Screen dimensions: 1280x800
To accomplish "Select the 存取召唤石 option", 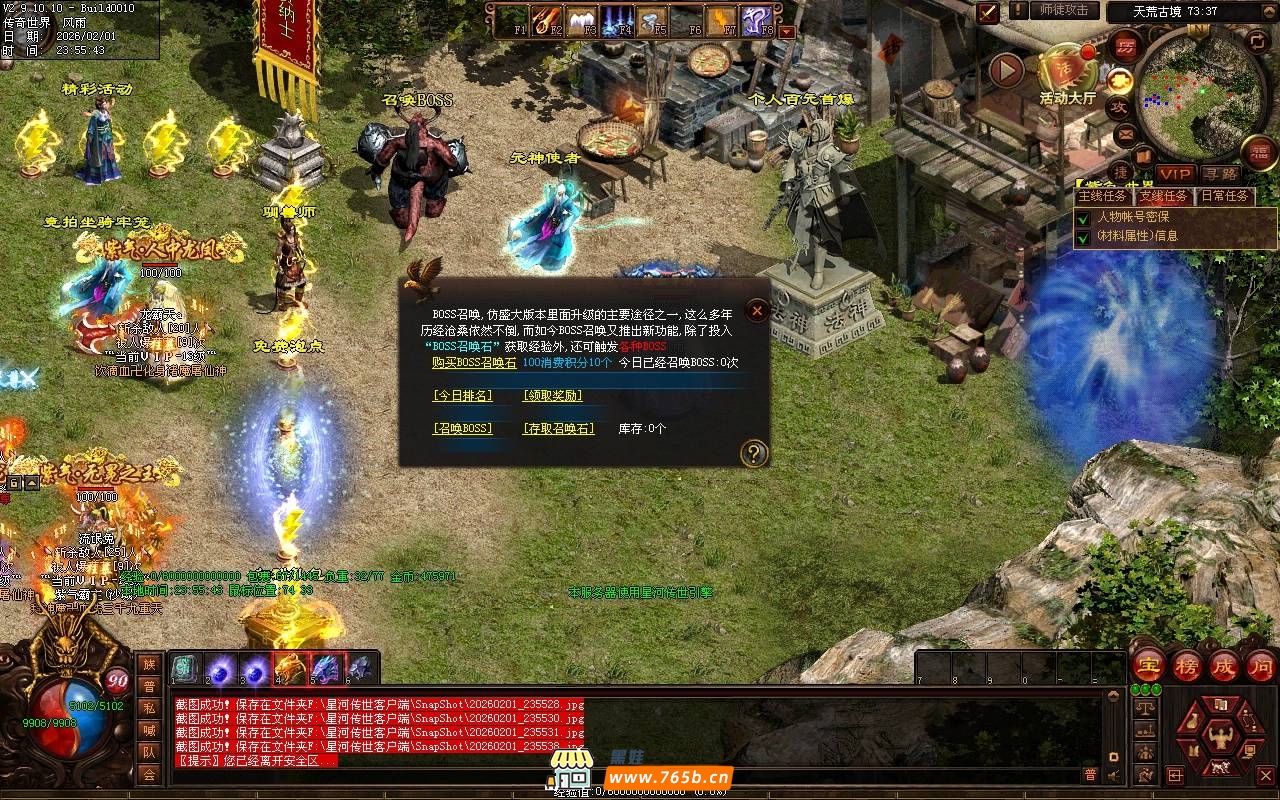I will 558,429.
